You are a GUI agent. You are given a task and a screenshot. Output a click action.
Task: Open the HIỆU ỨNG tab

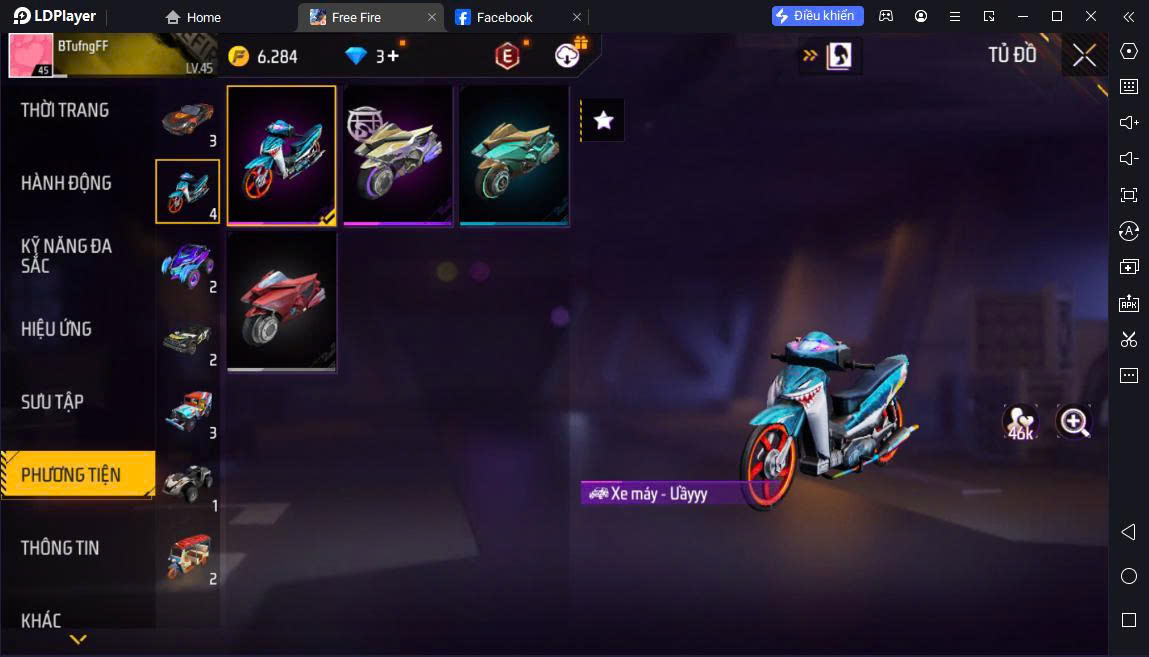56,329
